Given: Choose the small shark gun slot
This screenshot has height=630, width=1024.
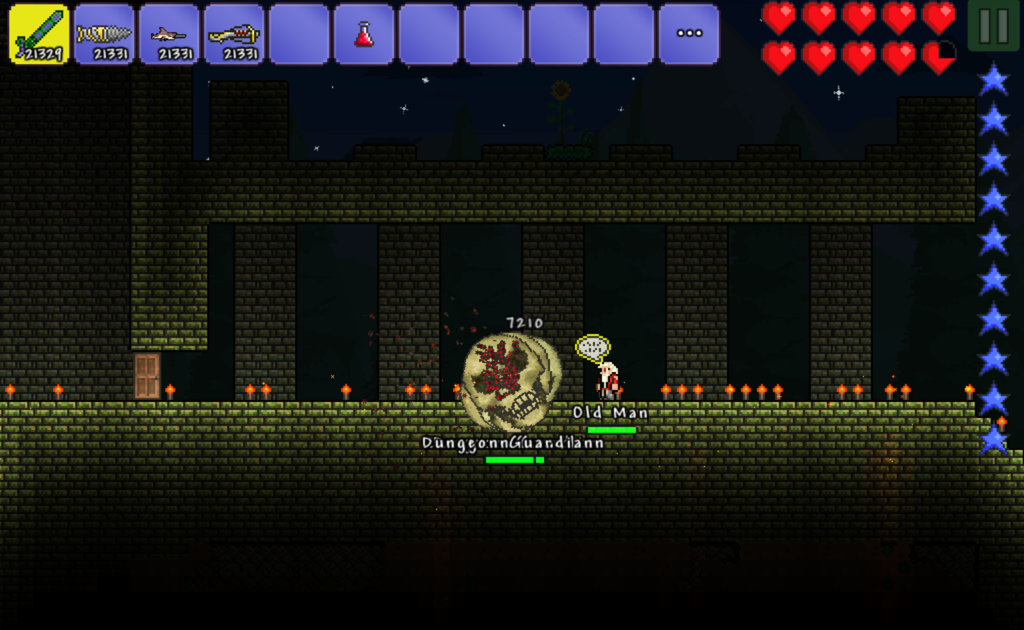Looking at the screenshot, I should click(x=169, y=34).
